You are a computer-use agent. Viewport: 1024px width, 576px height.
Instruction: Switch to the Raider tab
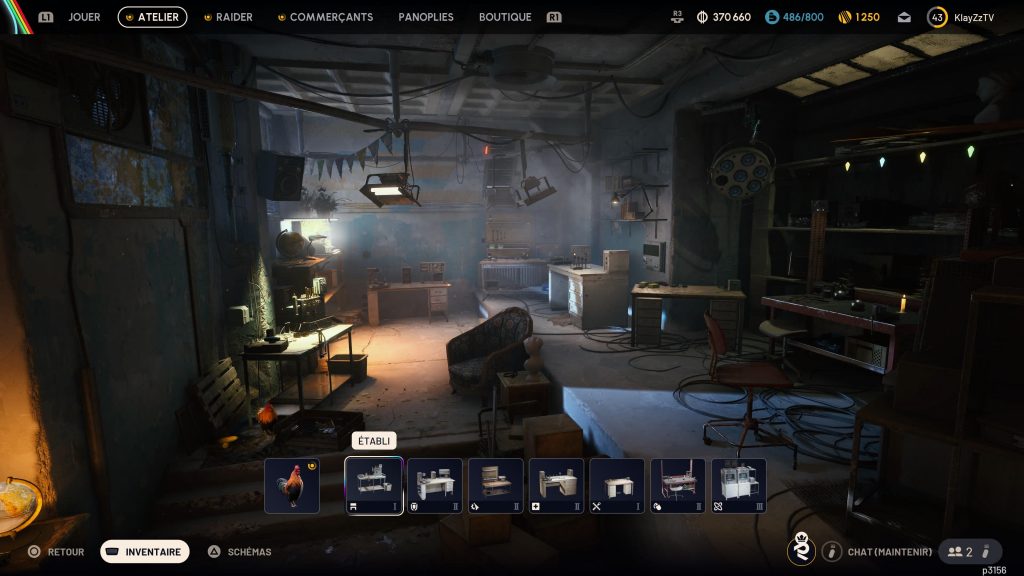click(x=234, y=17)
